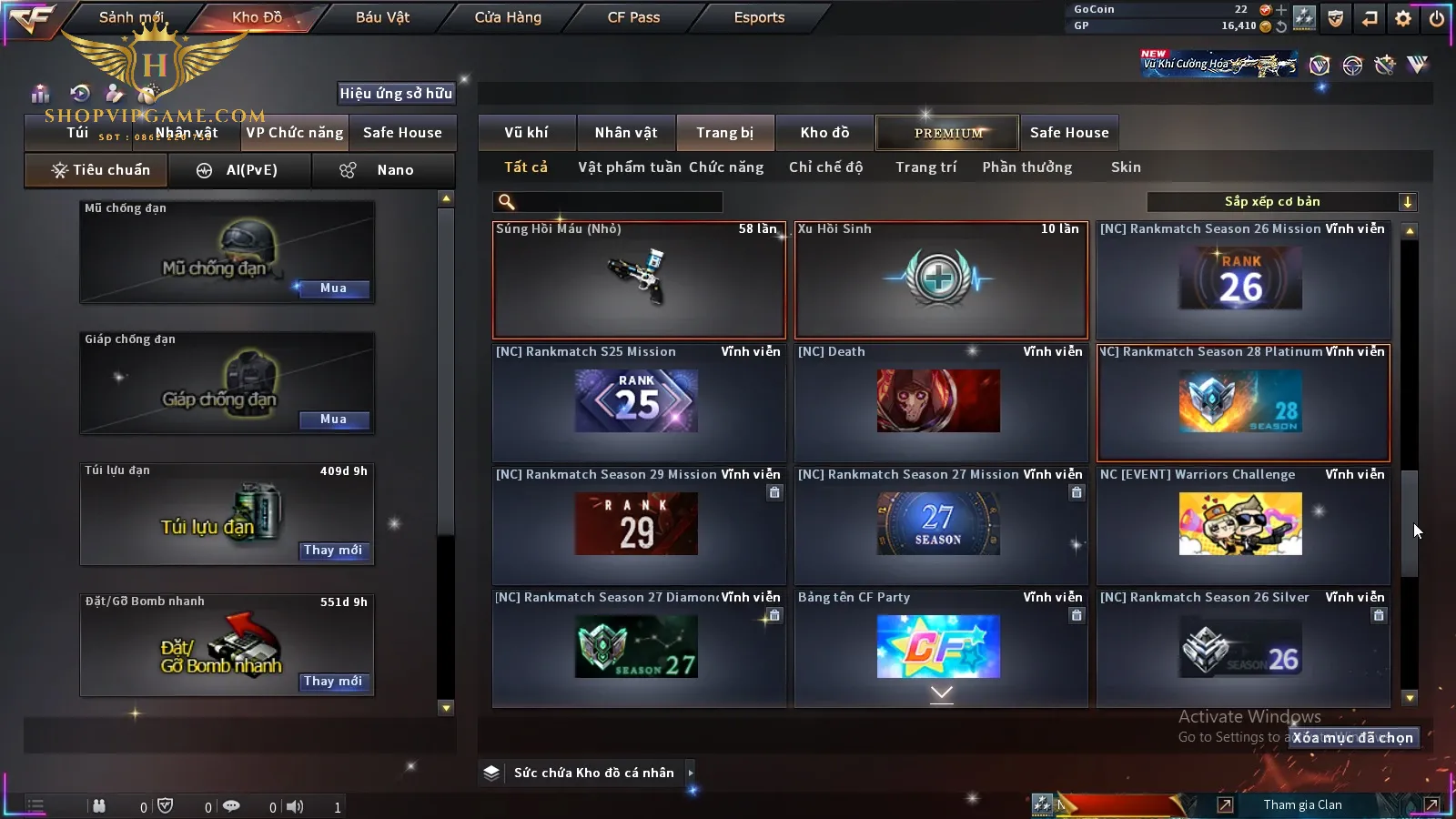1456x819 pixels.
Task: Select the Vũ khí inventory tab
Action: click(526, 133)
